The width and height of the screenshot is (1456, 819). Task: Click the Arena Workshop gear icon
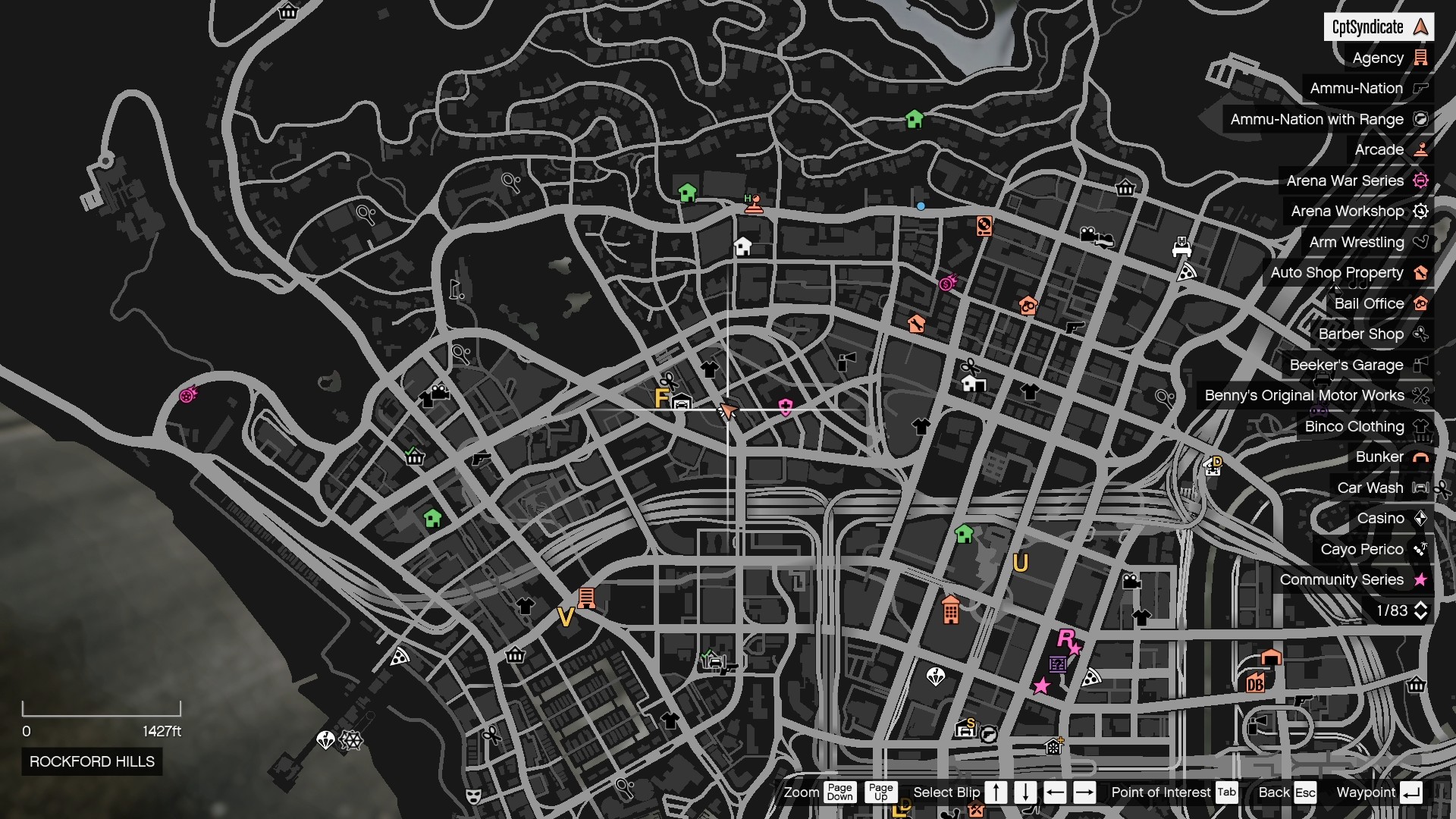(1421, 212)
